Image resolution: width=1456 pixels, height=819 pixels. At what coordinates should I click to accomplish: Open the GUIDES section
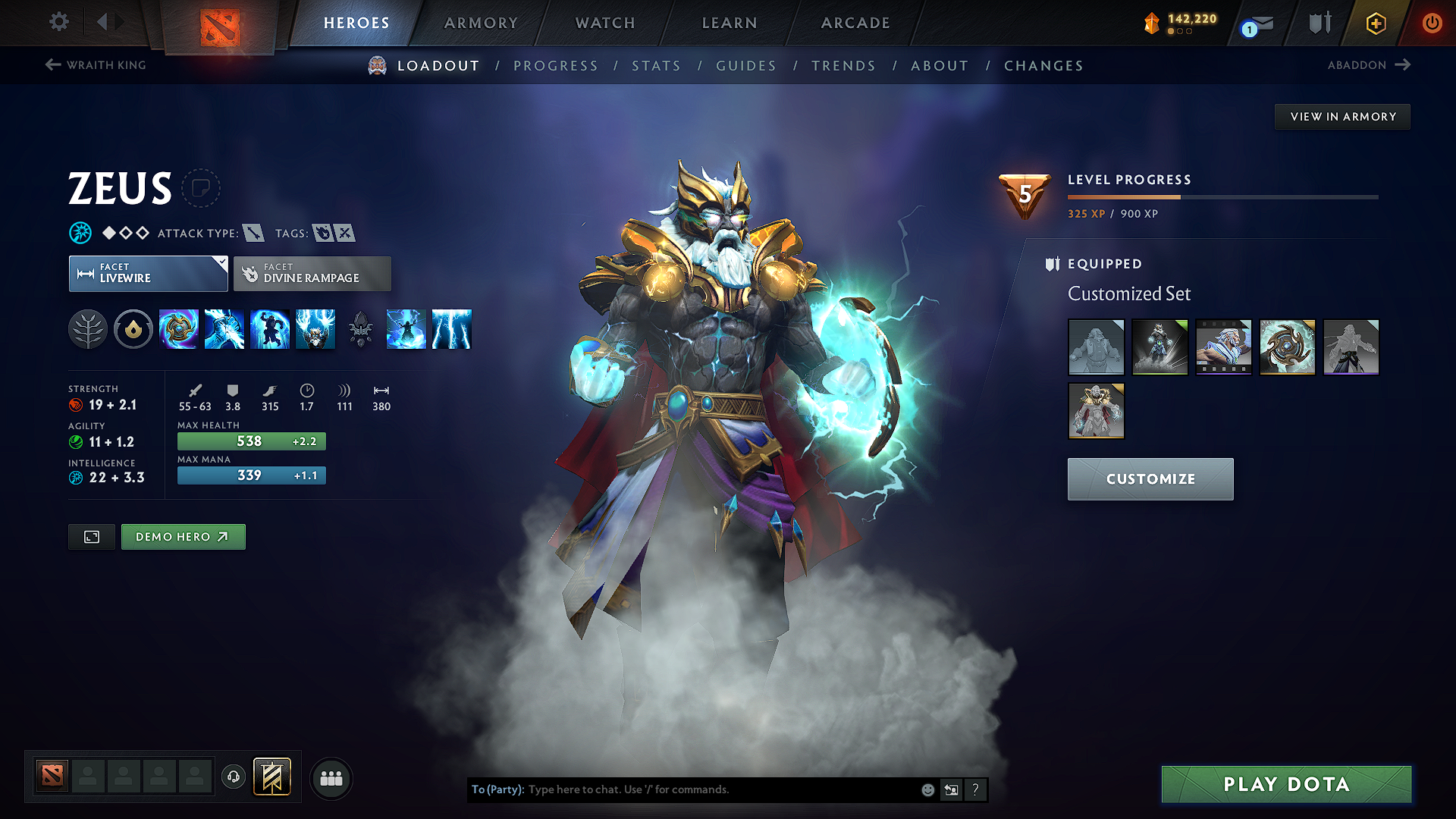[745, 66]
